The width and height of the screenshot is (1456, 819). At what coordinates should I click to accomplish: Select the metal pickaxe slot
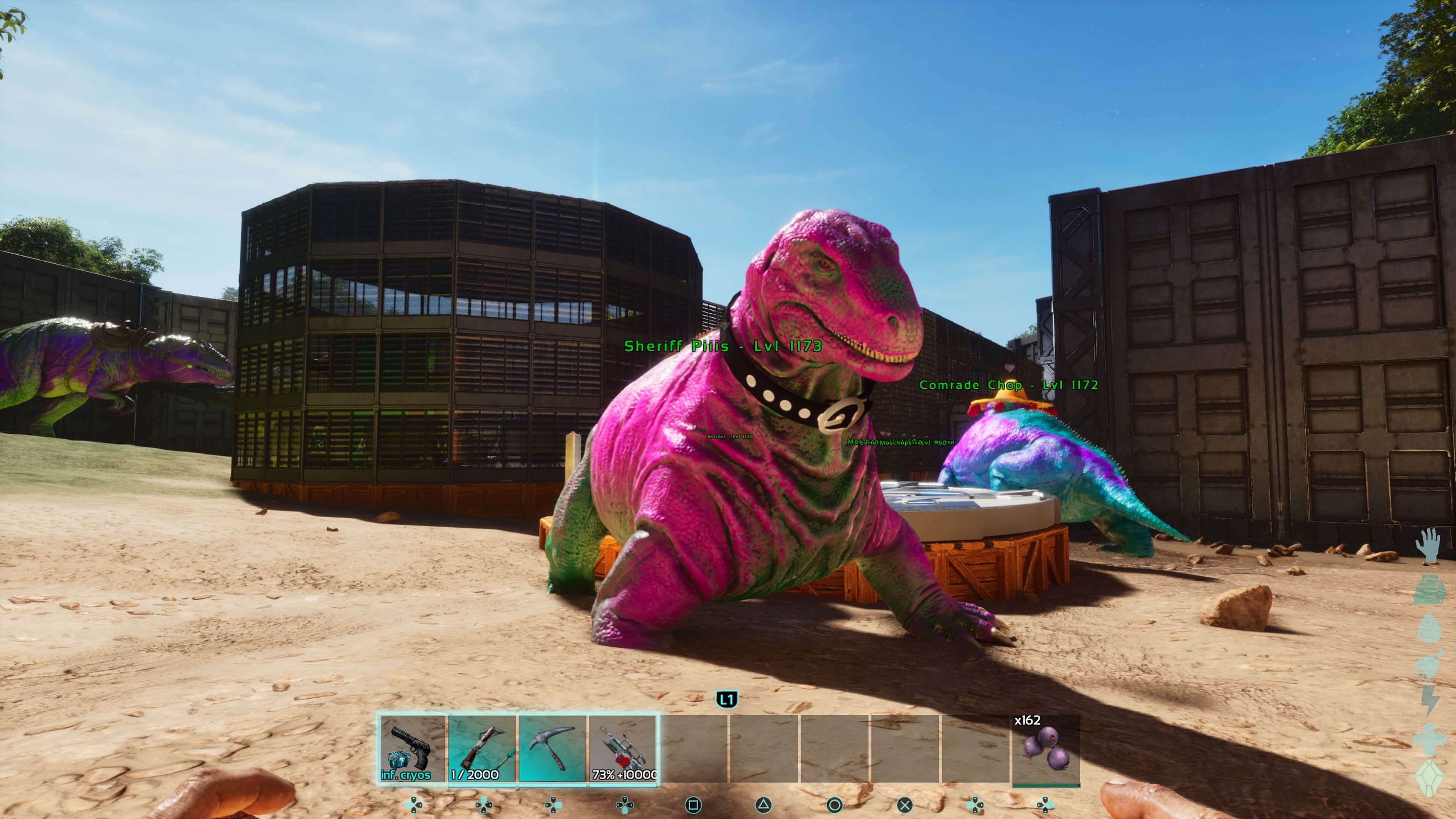(x=552, y=748)
